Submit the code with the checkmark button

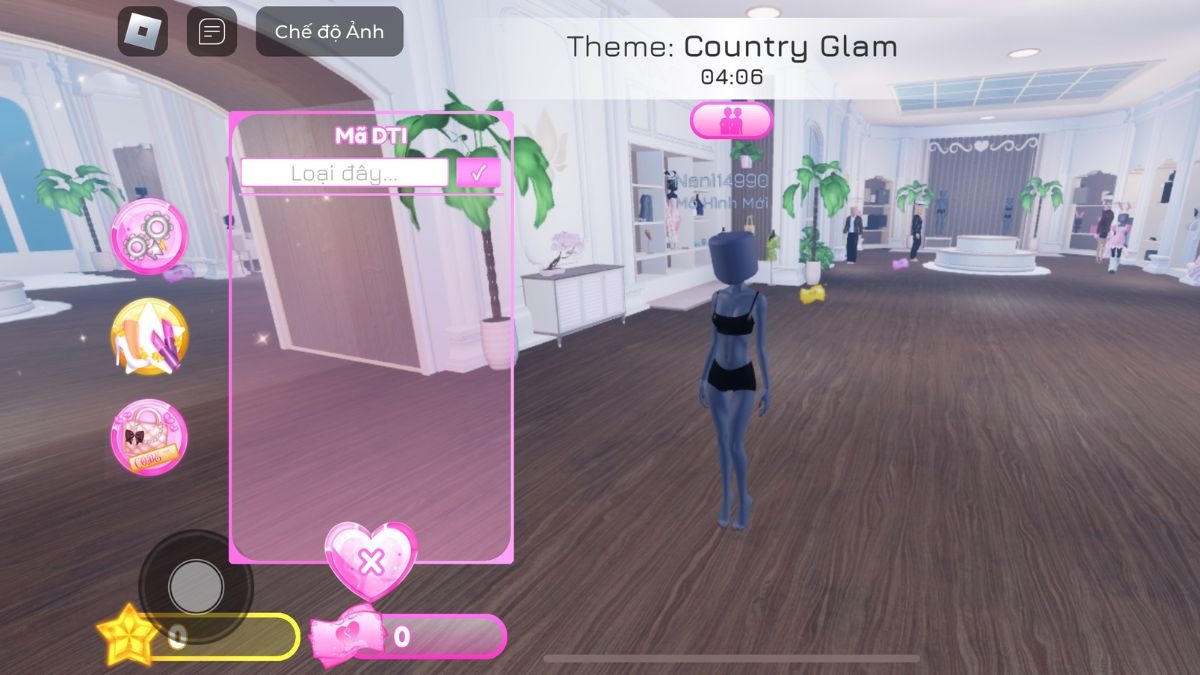pos(478,172)
